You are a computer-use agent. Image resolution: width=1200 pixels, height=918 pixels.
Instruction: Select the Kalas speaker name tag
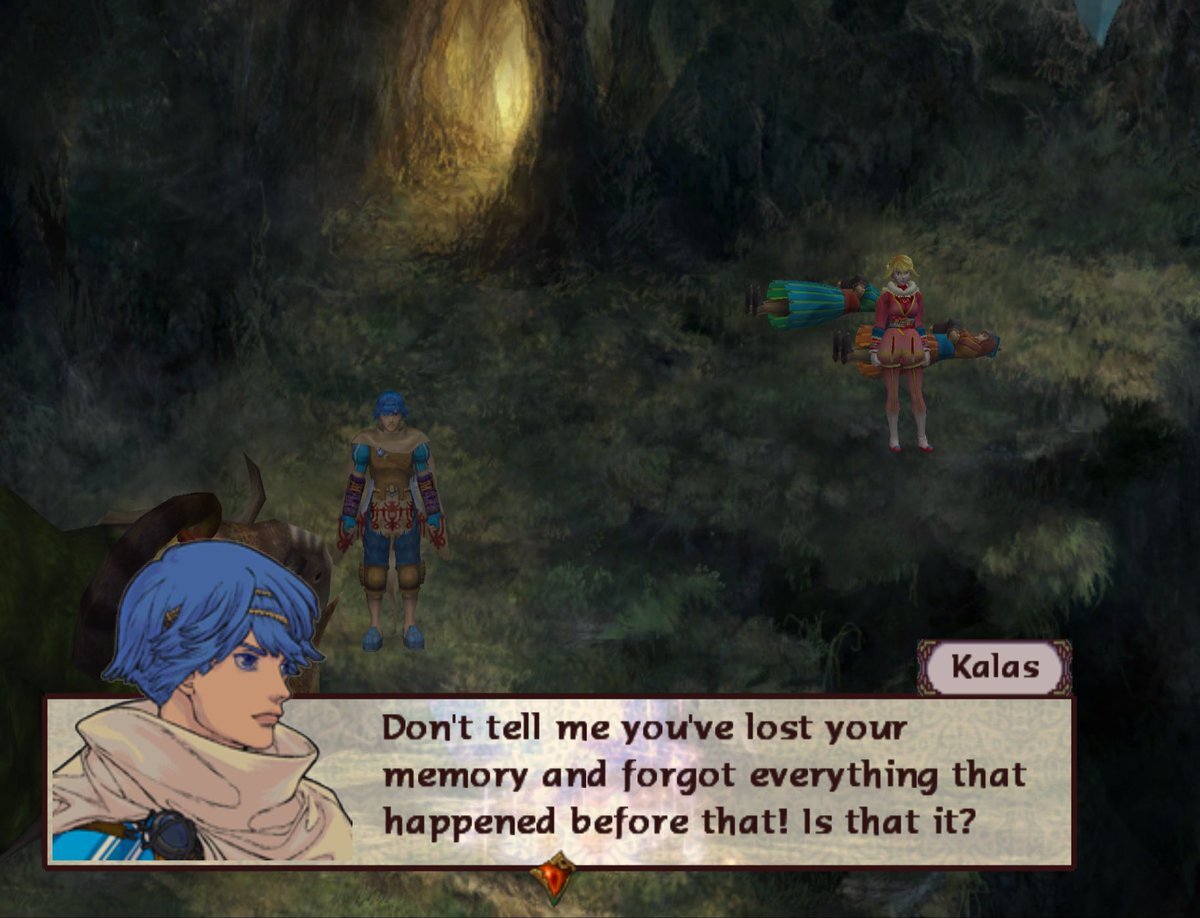pyautogui.click(x=994, y=668)
